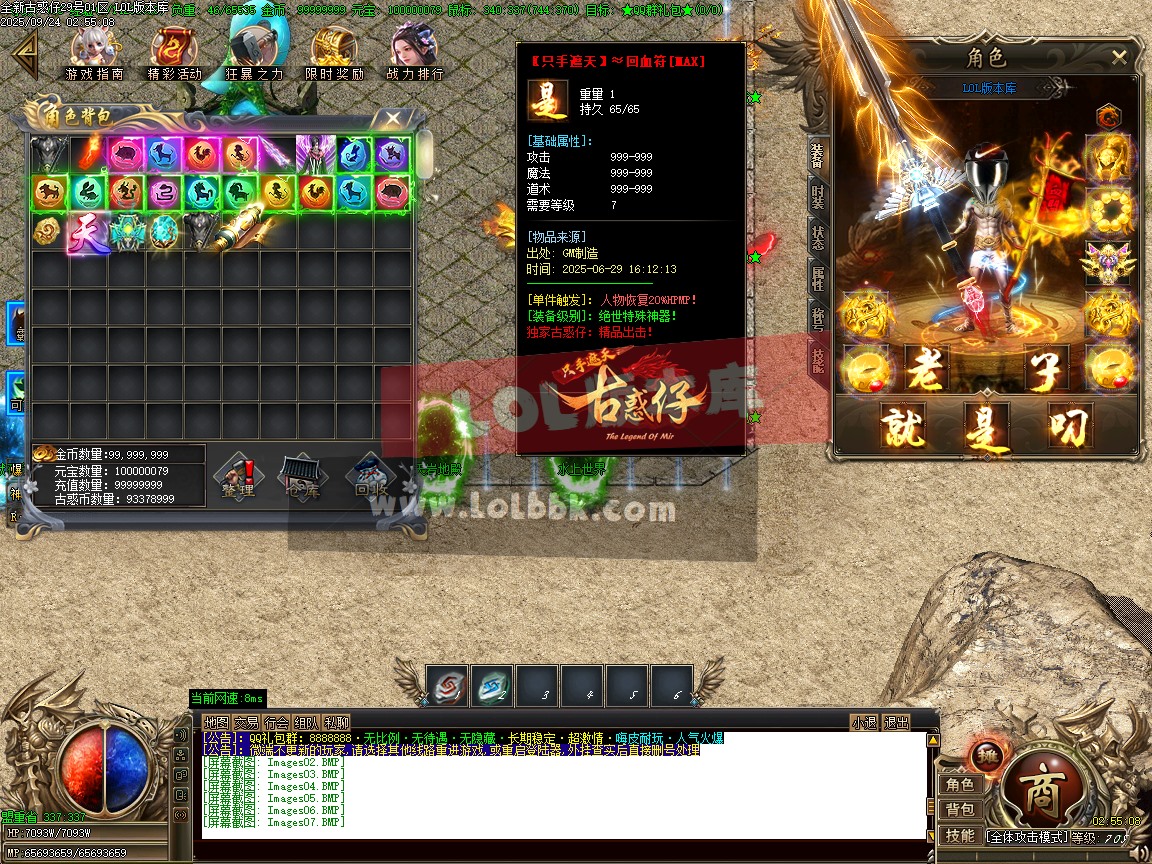Switch to the 属性 attributes tab

[x=818, y=279]
